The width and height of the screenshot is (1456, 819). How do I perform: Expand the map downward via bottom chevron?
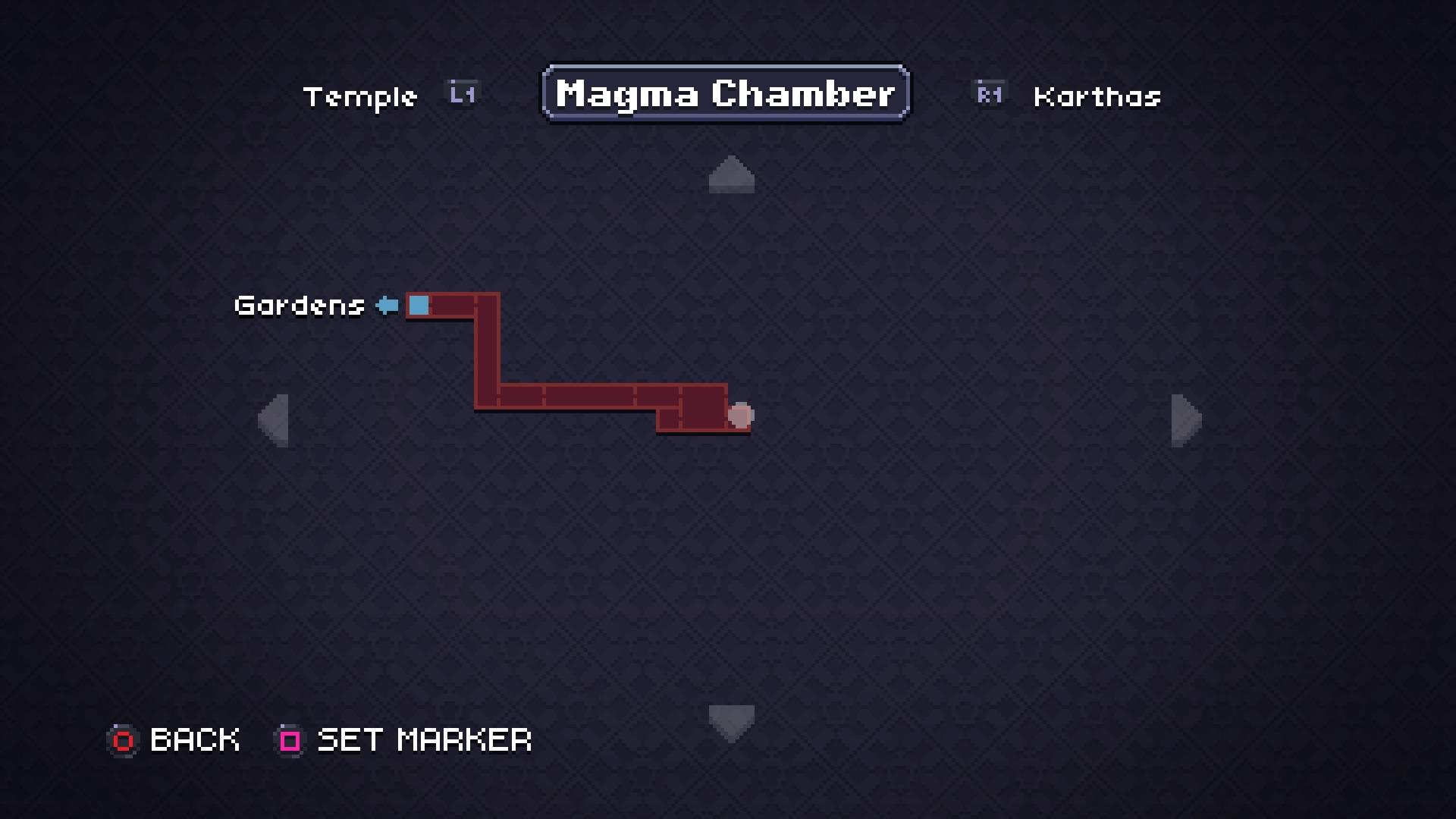click(730, 722)
